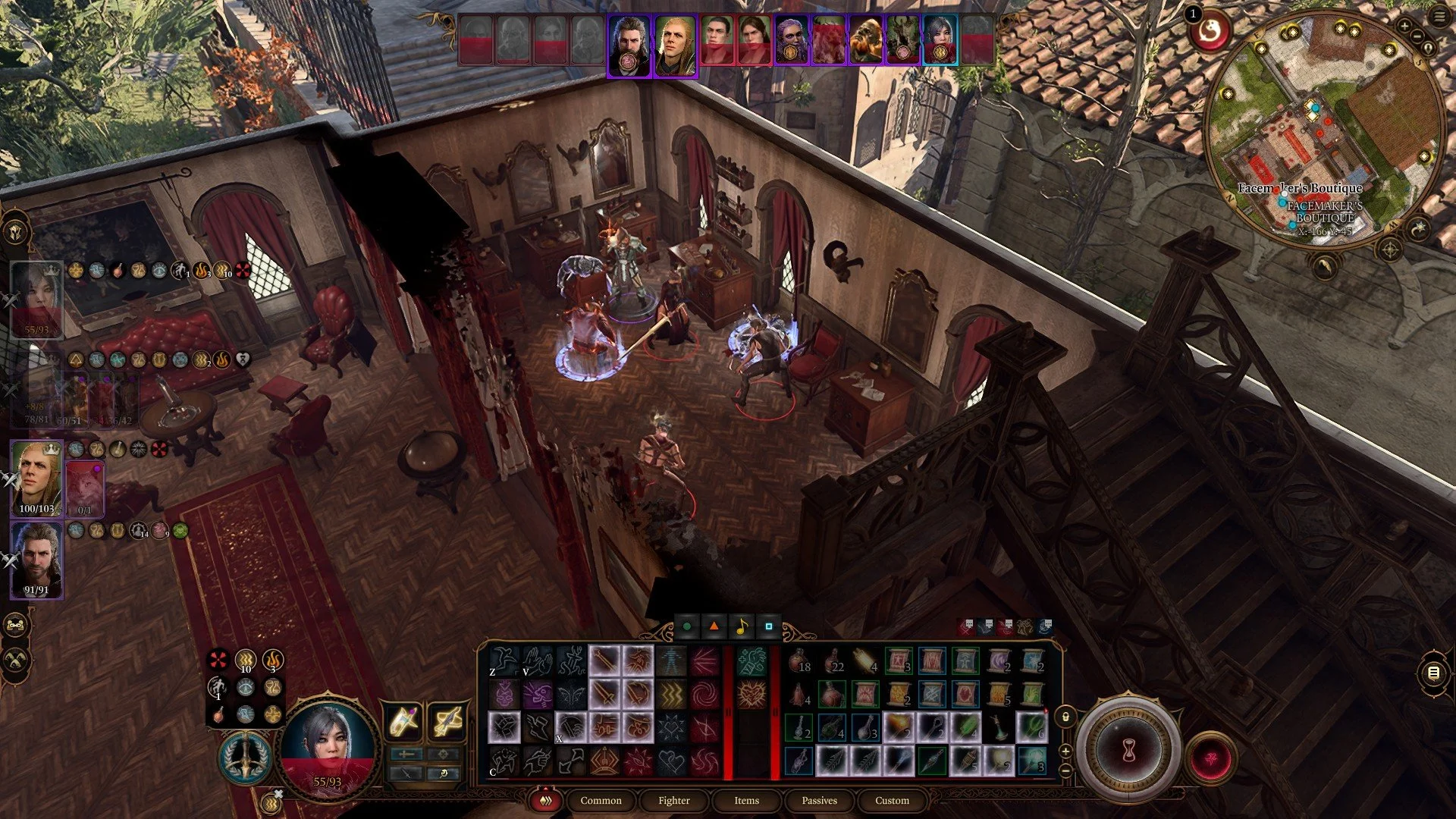
Task: Select the Items hotbar tab
Action: [x=746, y=800]
